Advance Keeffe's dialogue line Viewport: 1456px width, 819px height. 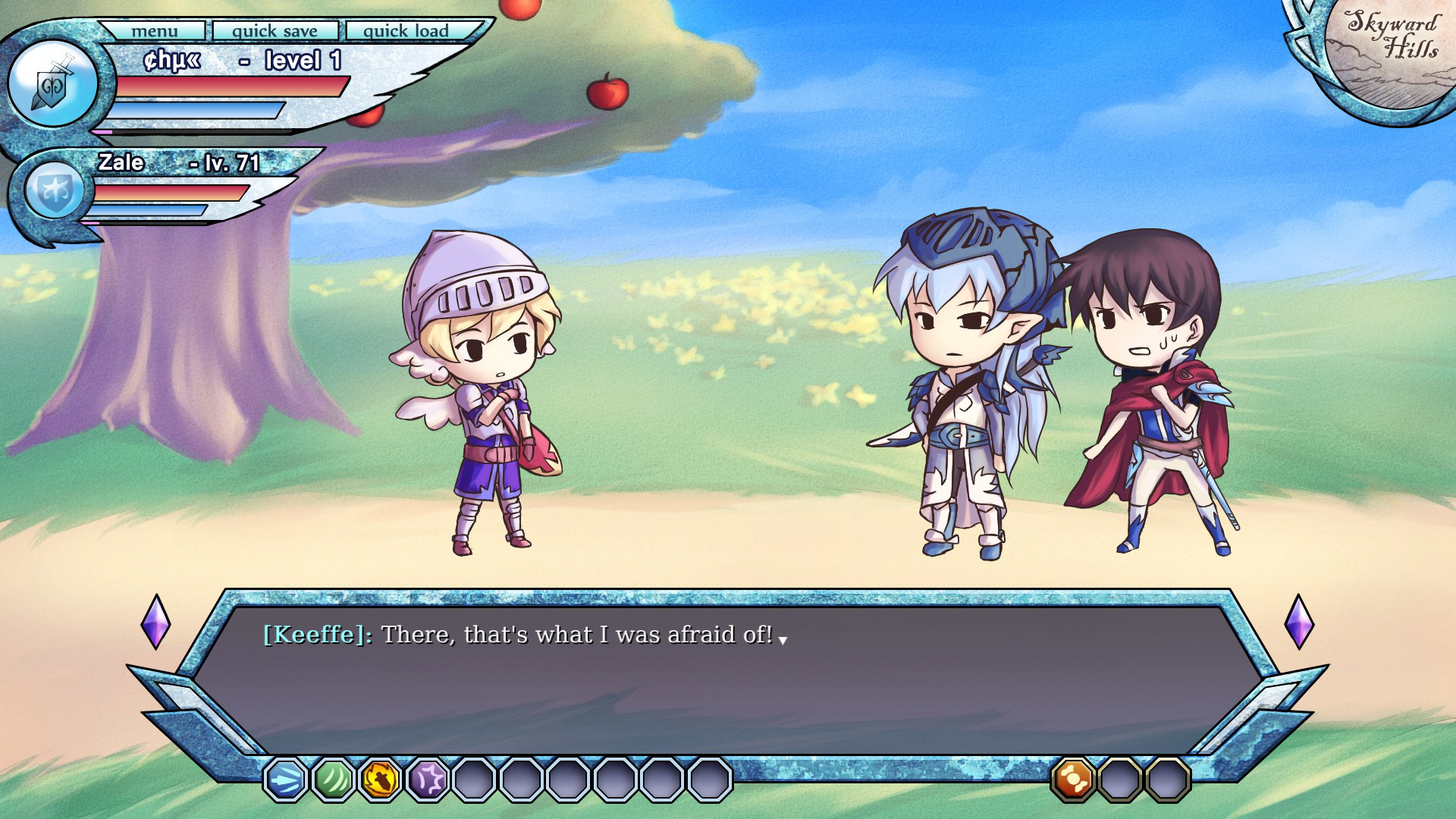(783, 641)
